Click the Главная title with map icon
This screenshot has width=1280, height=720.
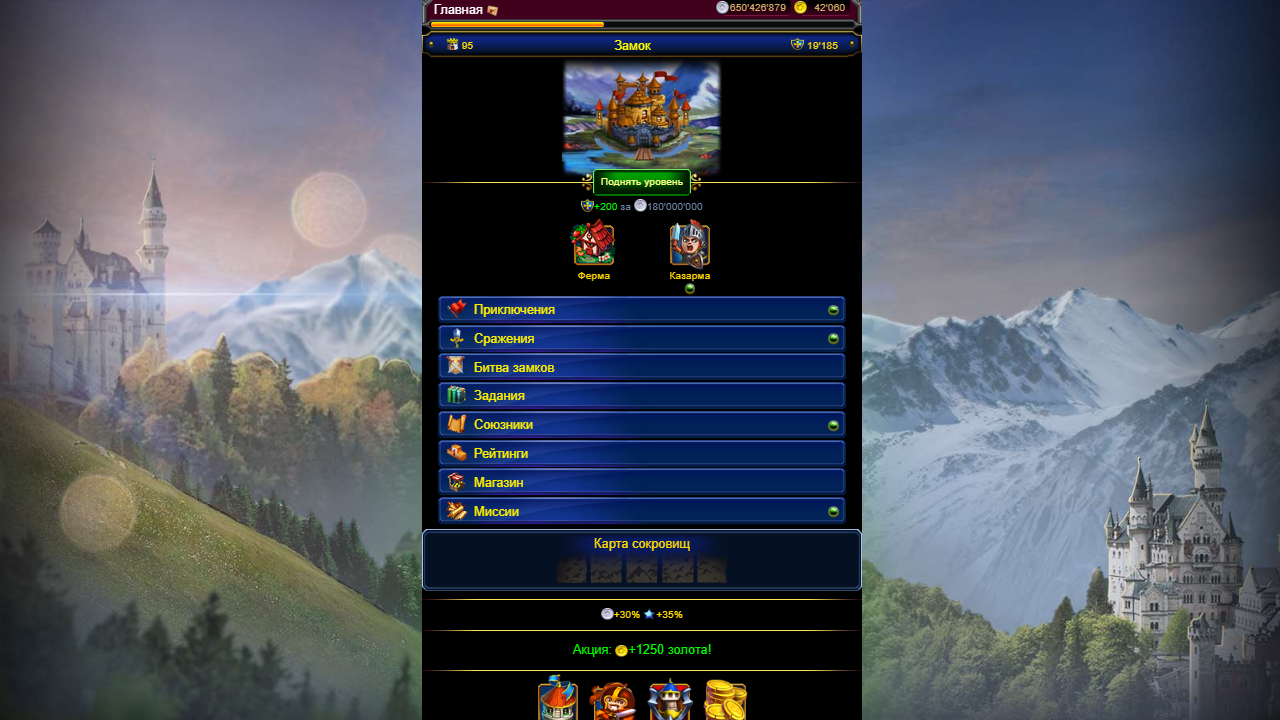click(x=463, y=7)
